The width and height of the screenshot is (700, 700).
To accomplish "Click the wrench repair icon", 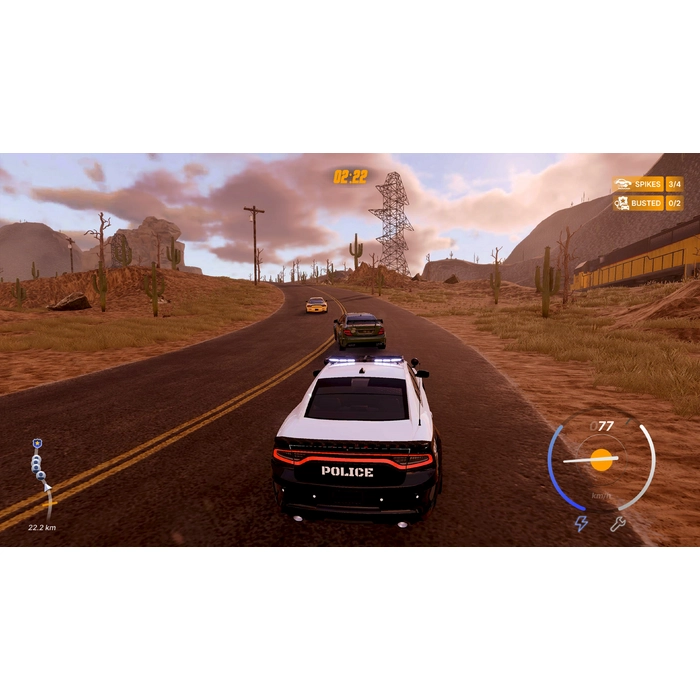I will [617, 523].
